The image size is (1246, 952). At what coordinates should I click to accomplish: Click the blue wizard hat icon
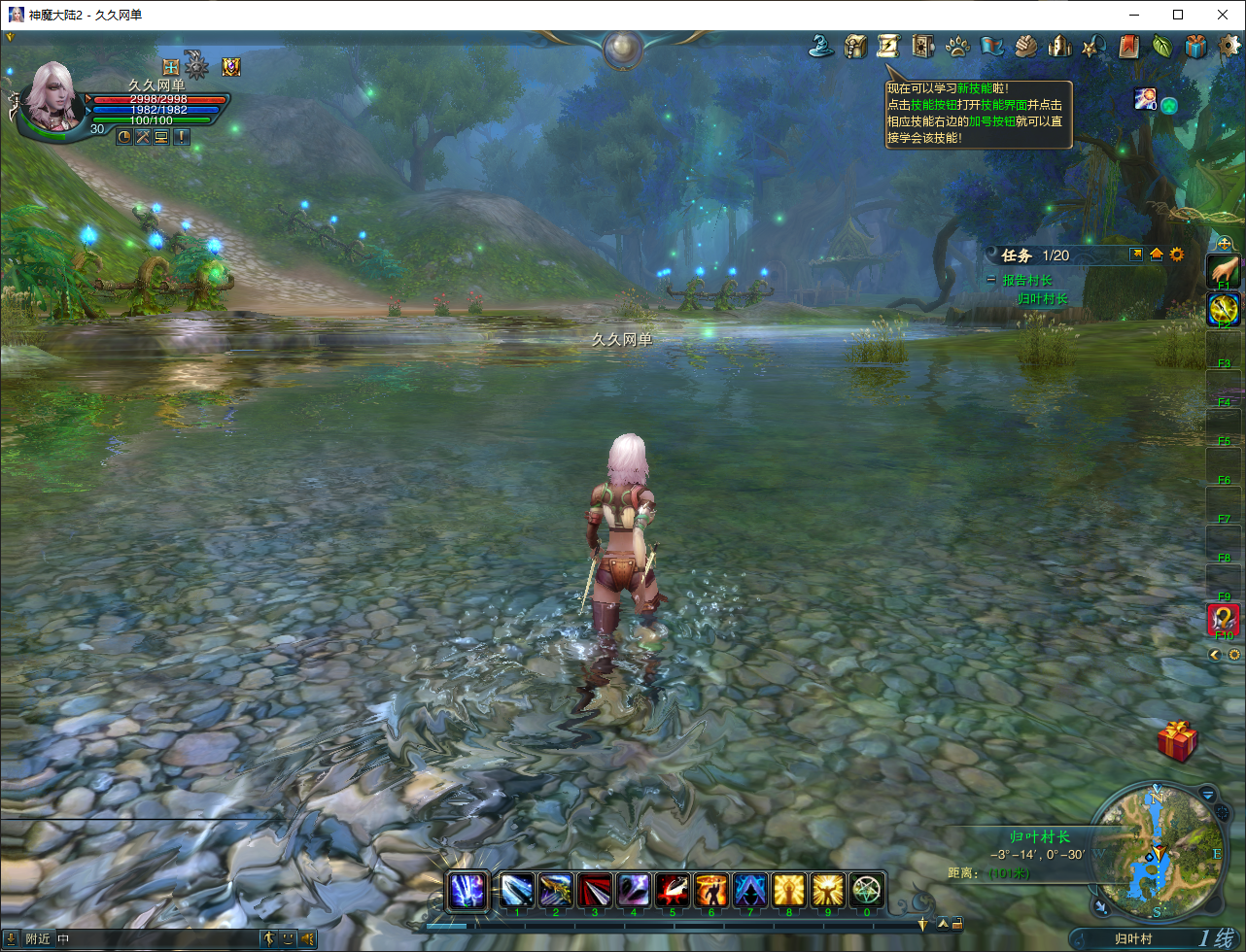click(x=822, y=46)
